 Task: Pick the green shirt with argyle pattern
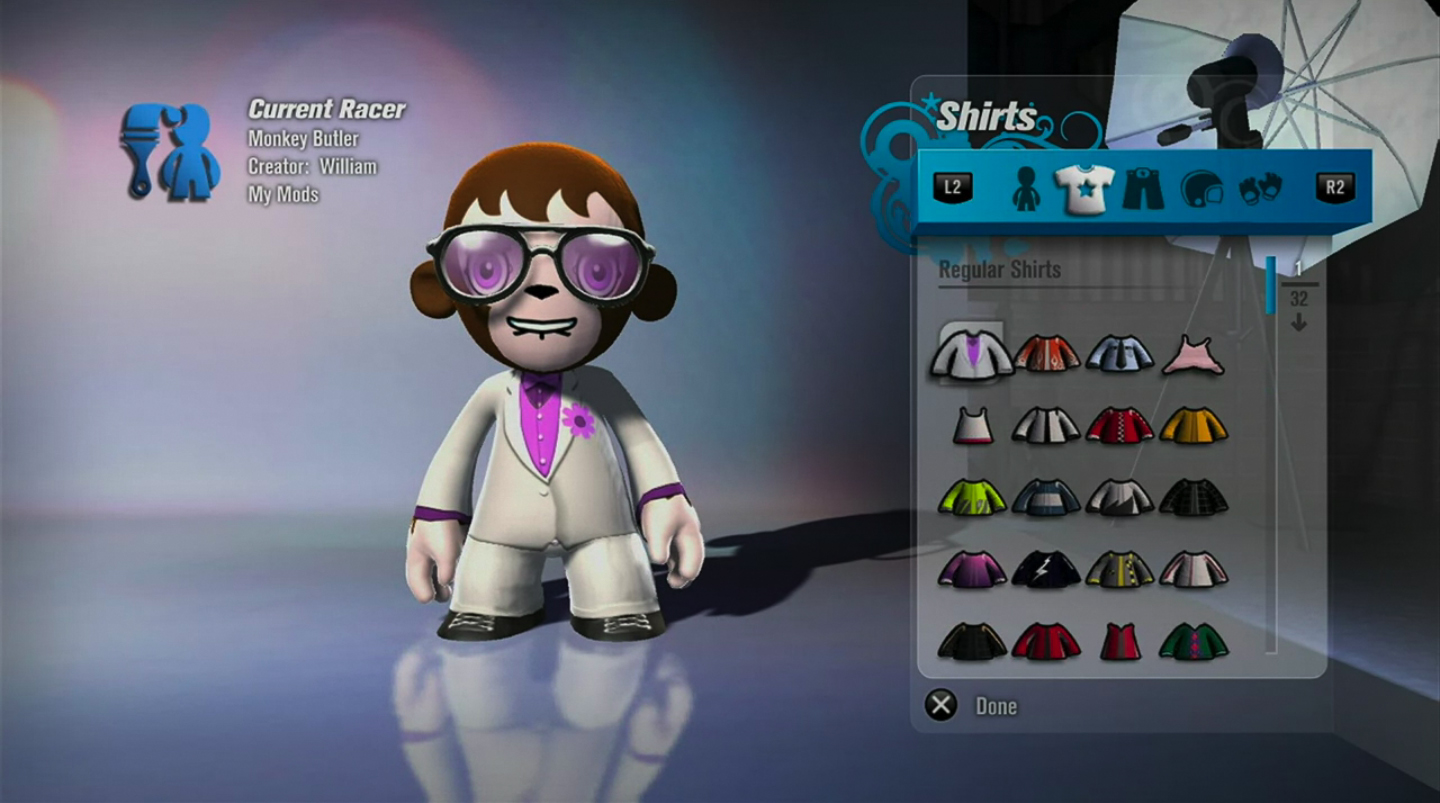pyautogui.click(x=1193, y=641)
